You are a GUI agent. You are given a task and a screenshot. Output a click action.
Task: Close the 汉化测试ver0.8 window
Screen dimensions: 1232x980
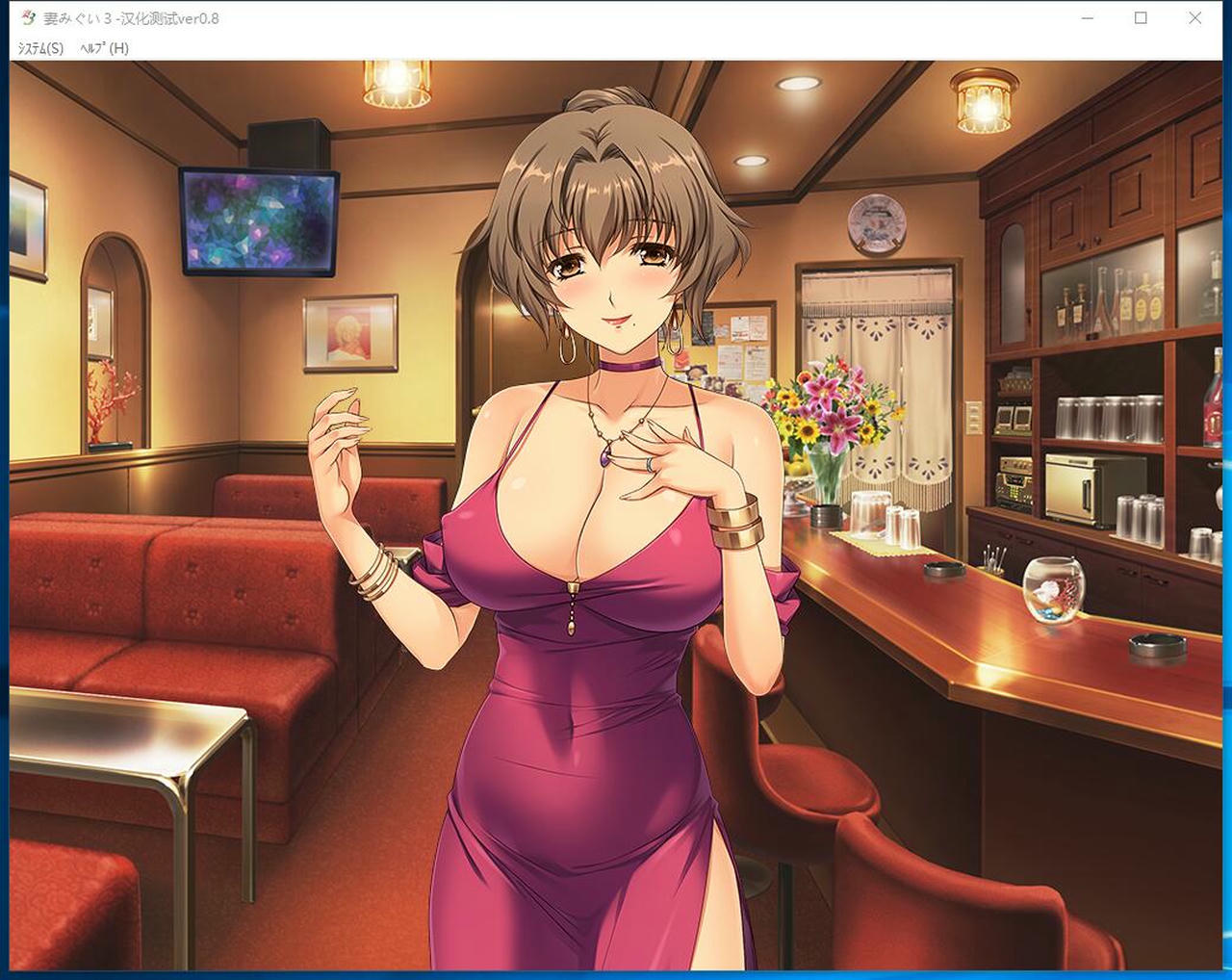(x=1194, y=17)
